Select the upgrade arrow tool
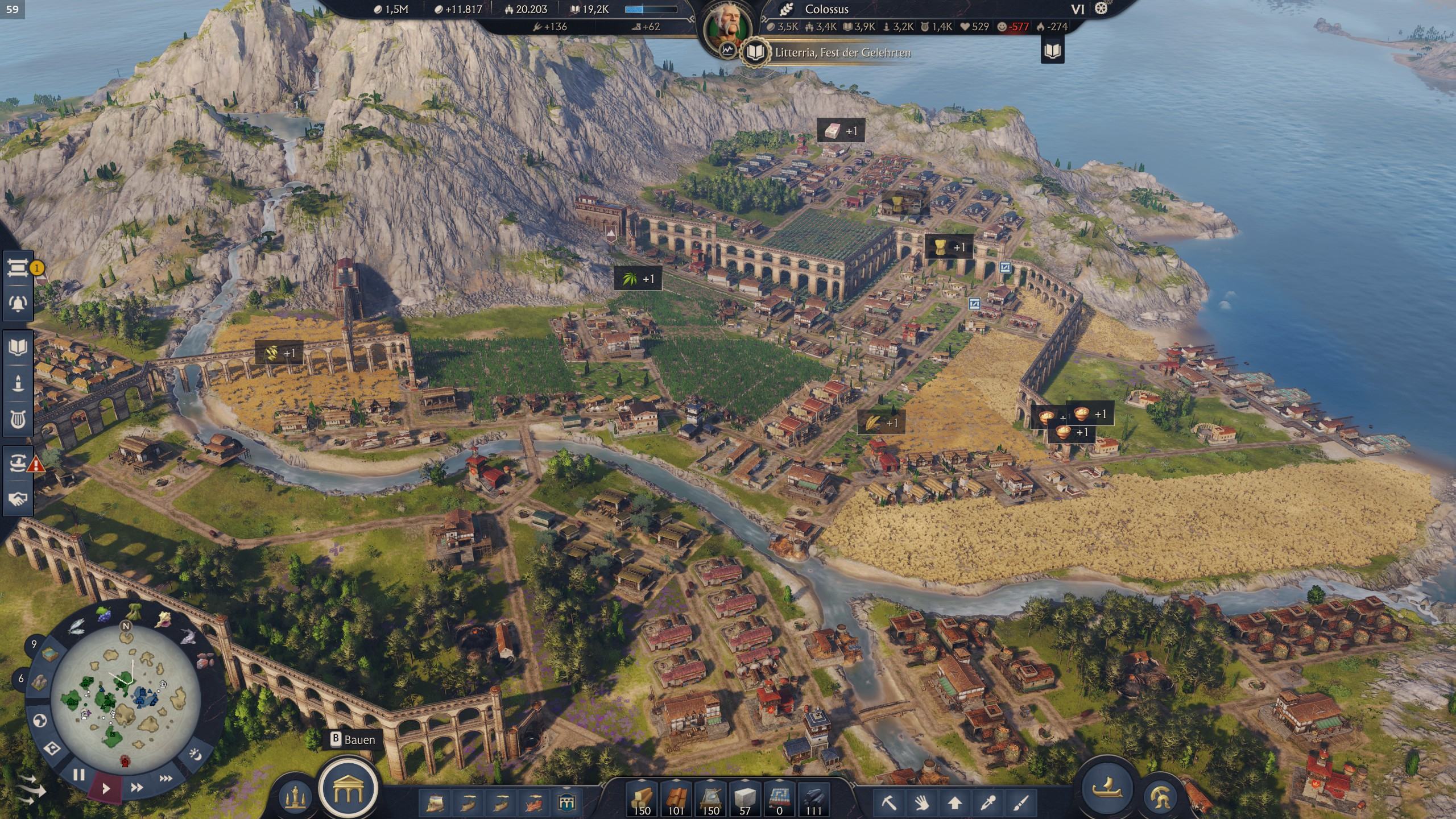 click(954, 803)
